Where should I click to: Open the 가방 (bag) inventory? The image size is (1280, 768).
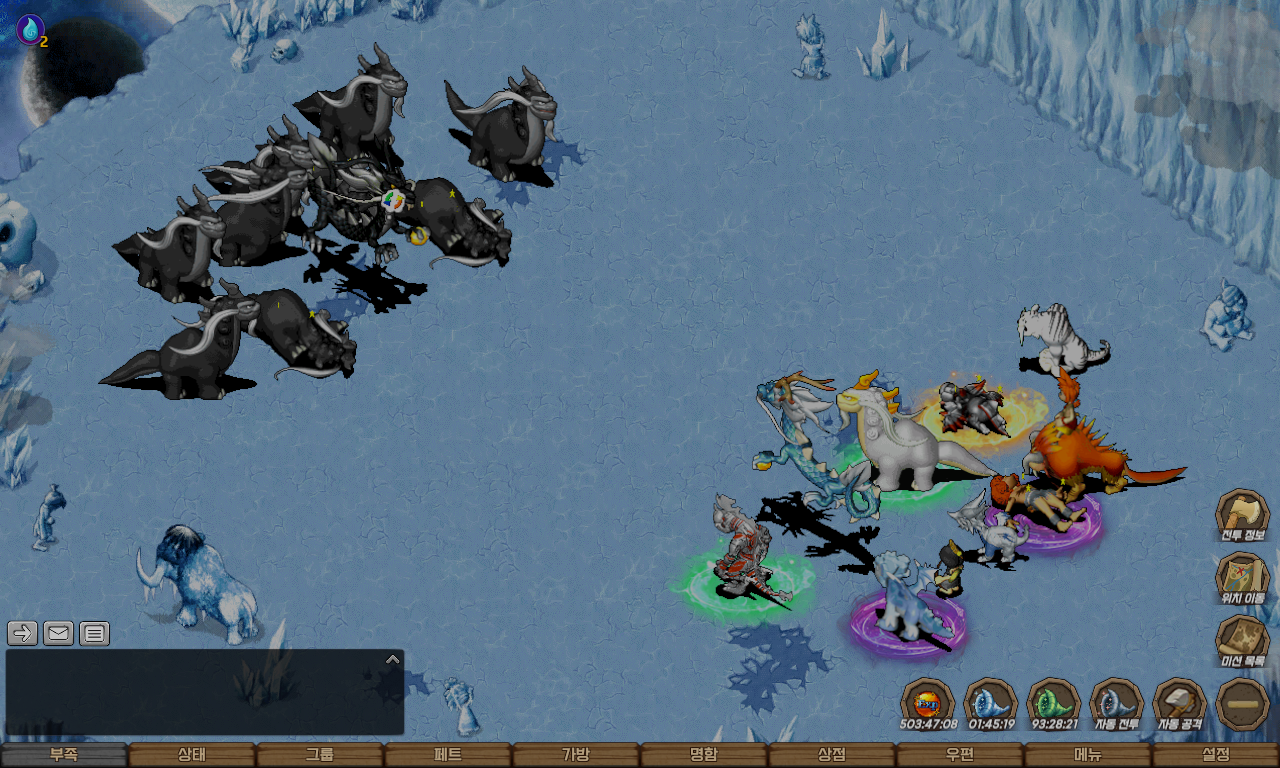click(576, 755)
